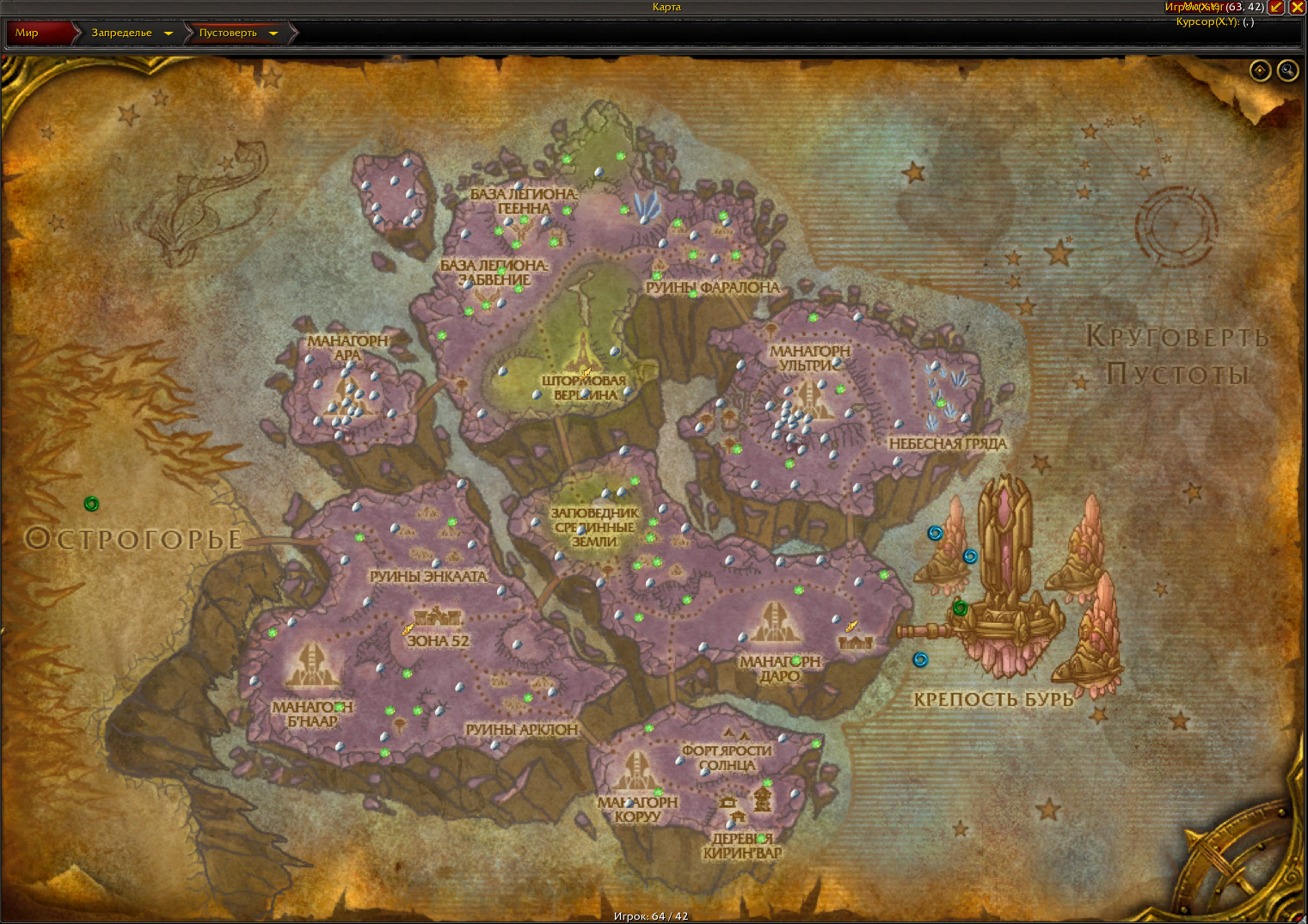This screenshot has width=1308, height=924.
Task: Select the yellow quest marker at Зона 52
Action: tap(408, 630)
